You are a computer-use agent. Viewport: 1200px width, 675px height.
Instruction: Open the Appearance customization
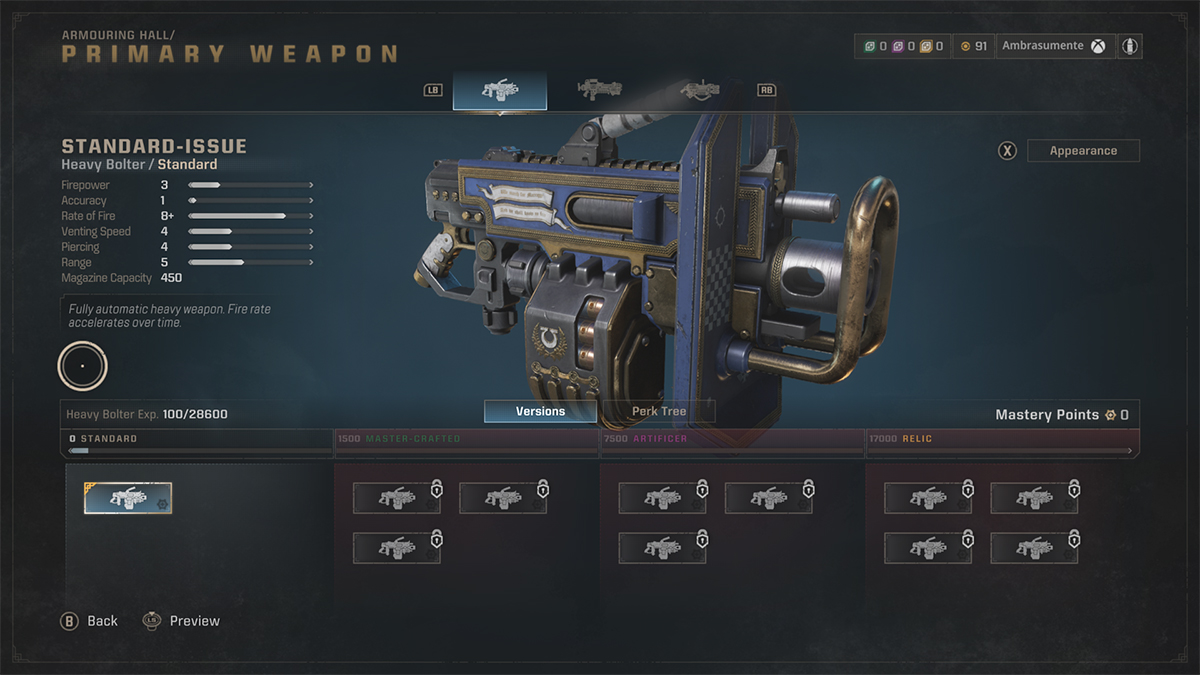[x=1083, y=151]
